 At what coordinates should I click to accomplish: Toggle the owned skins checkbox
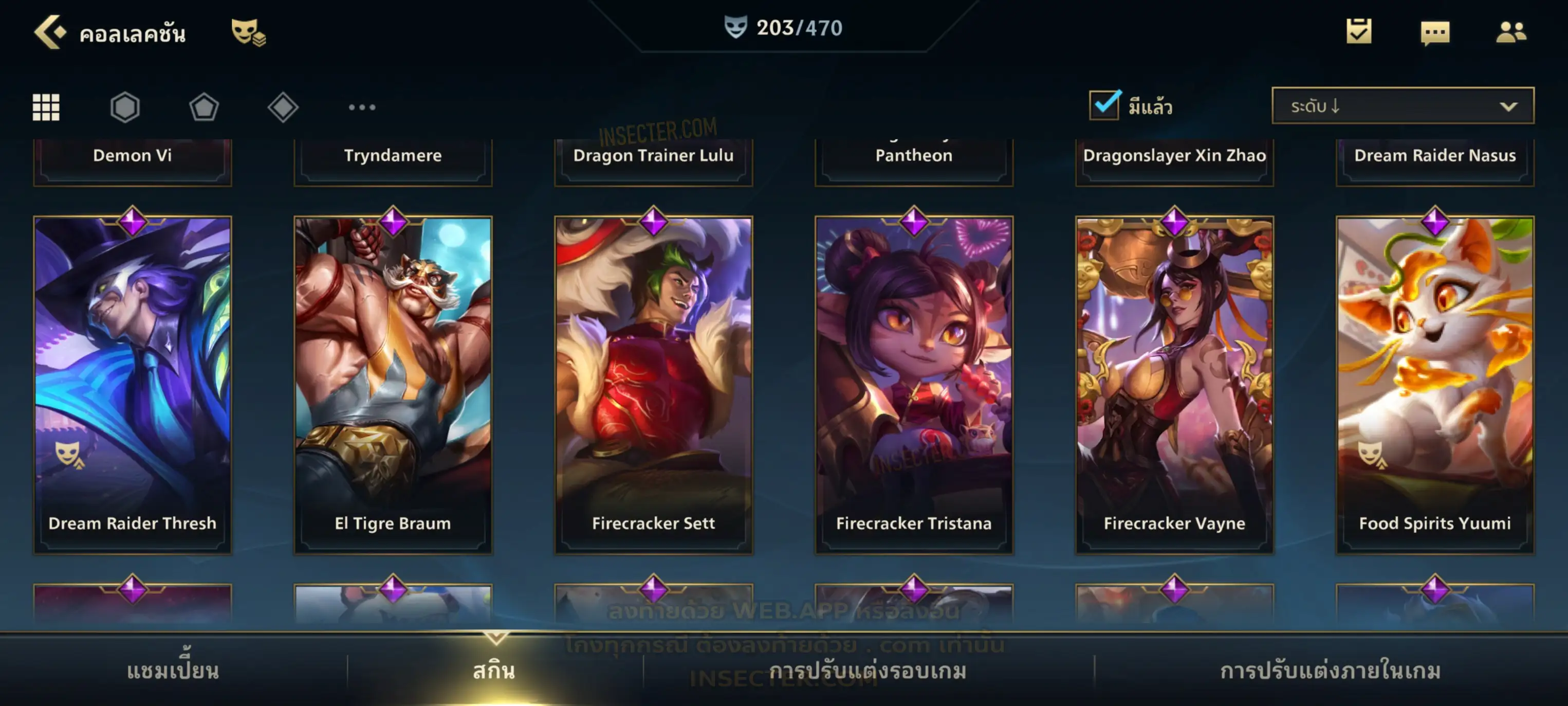click(1104, 105)
